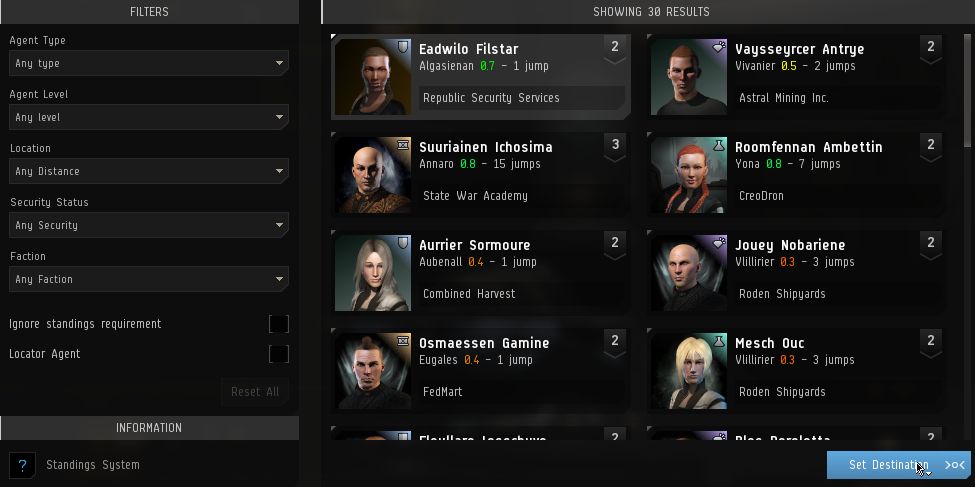Open the Agent Type dropdown
Screen dimensions: 975x487
point(149,63)
